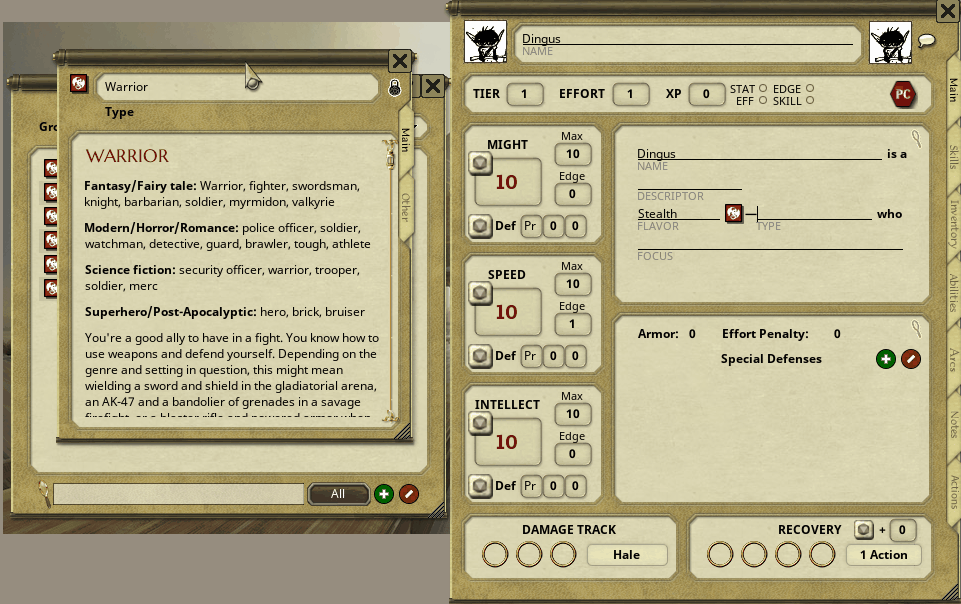The image size is (961, 604).
Task: Add a Special Defense entry
Action: (x=885, y=359)
